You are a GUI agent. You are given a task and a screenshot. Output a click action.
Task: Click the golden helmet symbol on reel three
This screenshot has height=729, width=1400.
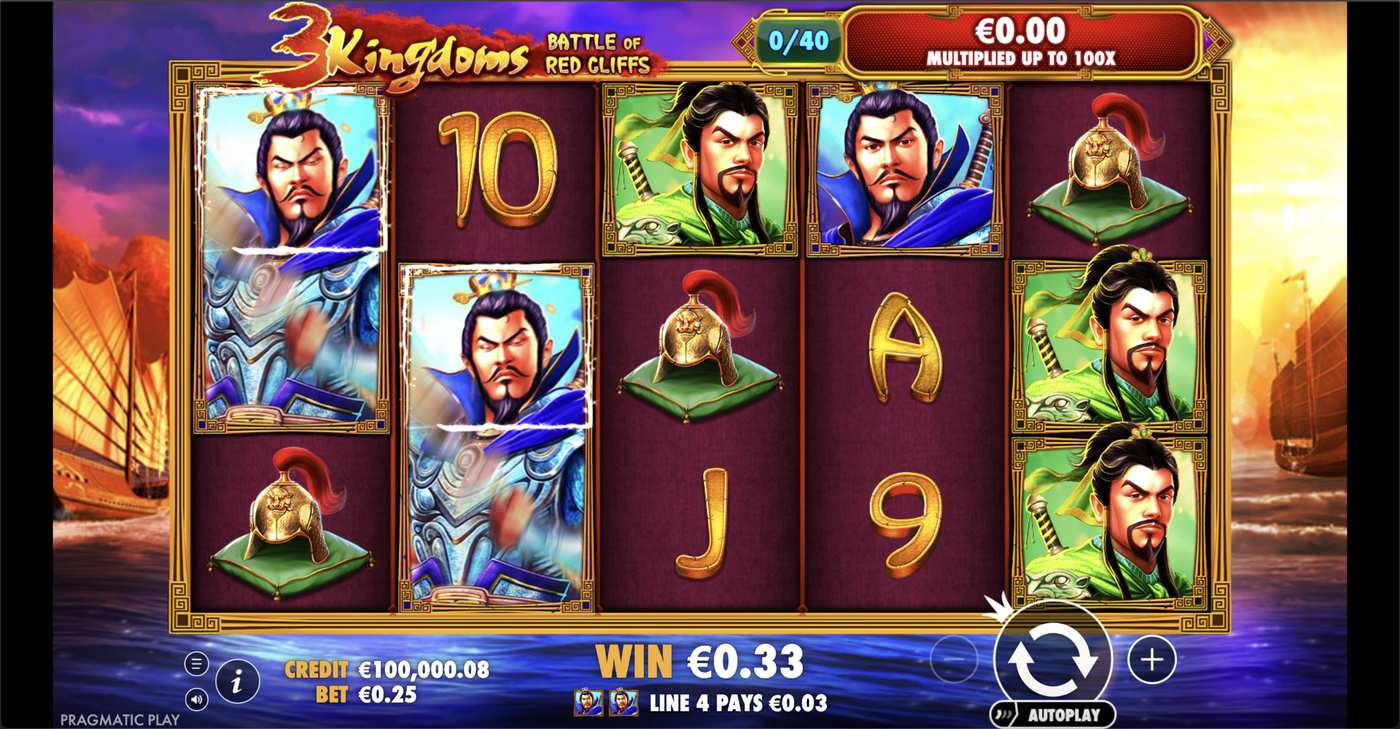click(x=700, y=350)
